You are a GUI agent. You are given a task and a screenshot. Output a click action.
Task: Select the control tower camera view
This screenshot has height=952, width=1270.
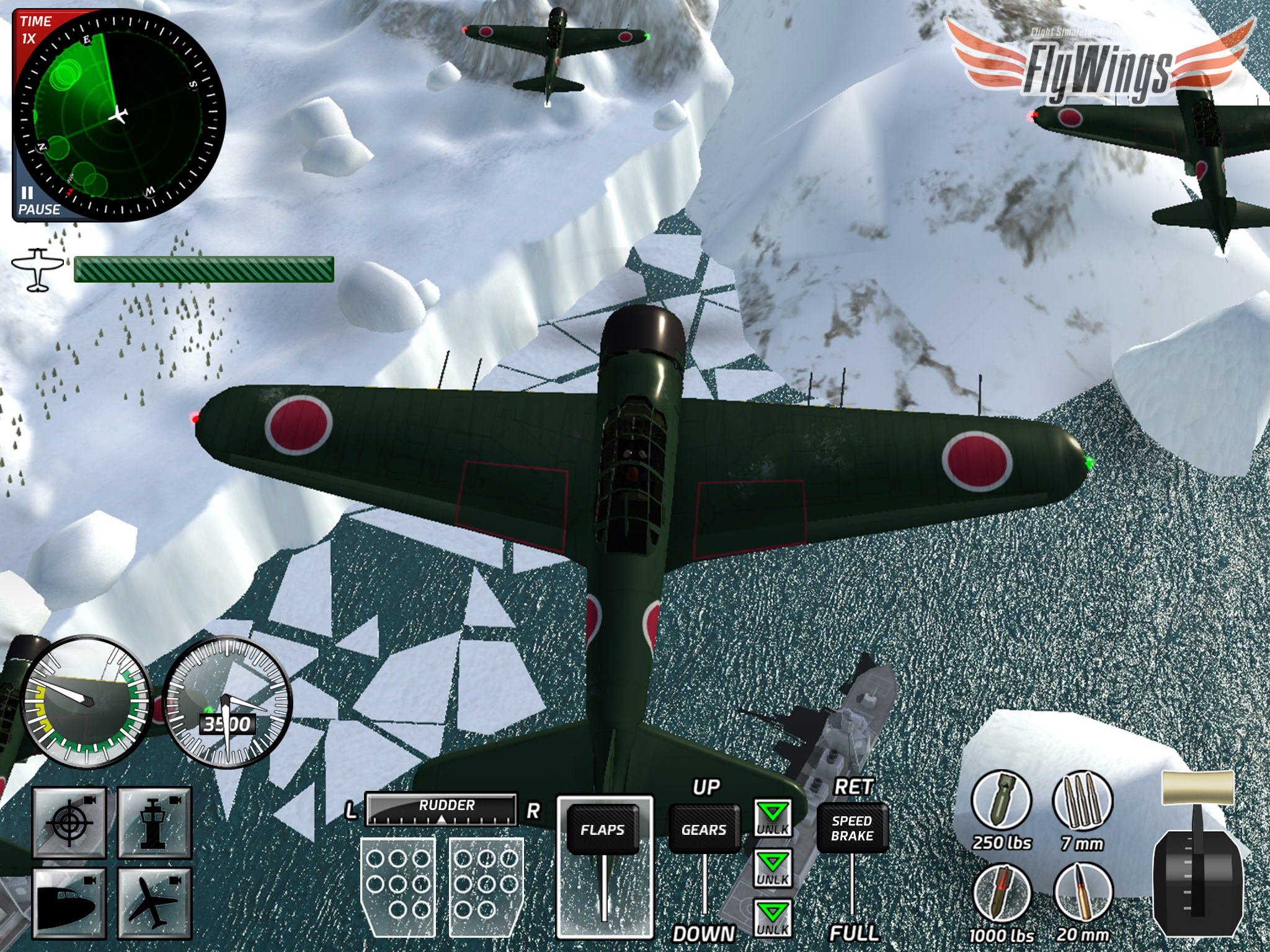(154, 822)
